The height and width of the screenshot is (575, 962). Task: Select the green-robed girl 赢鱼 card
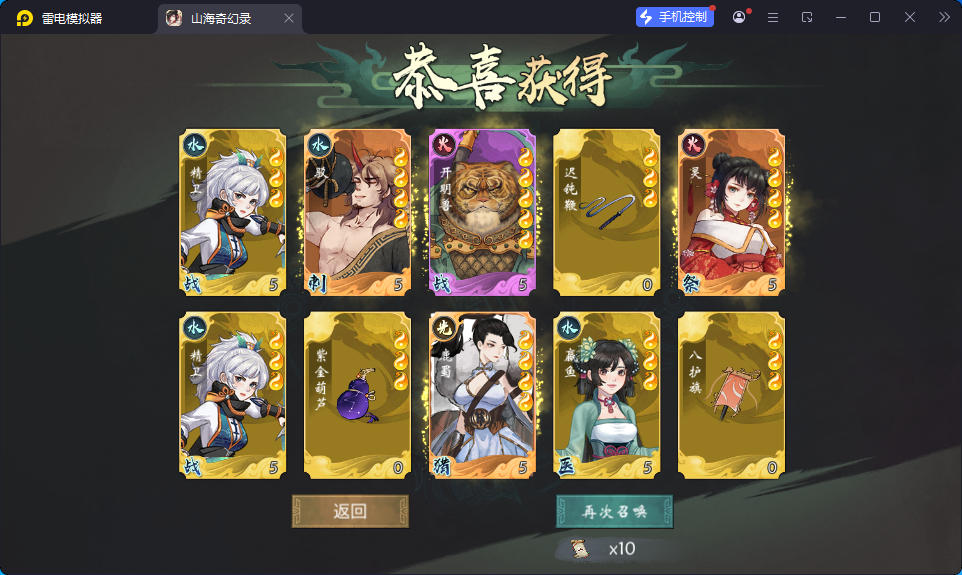[606, 395]
